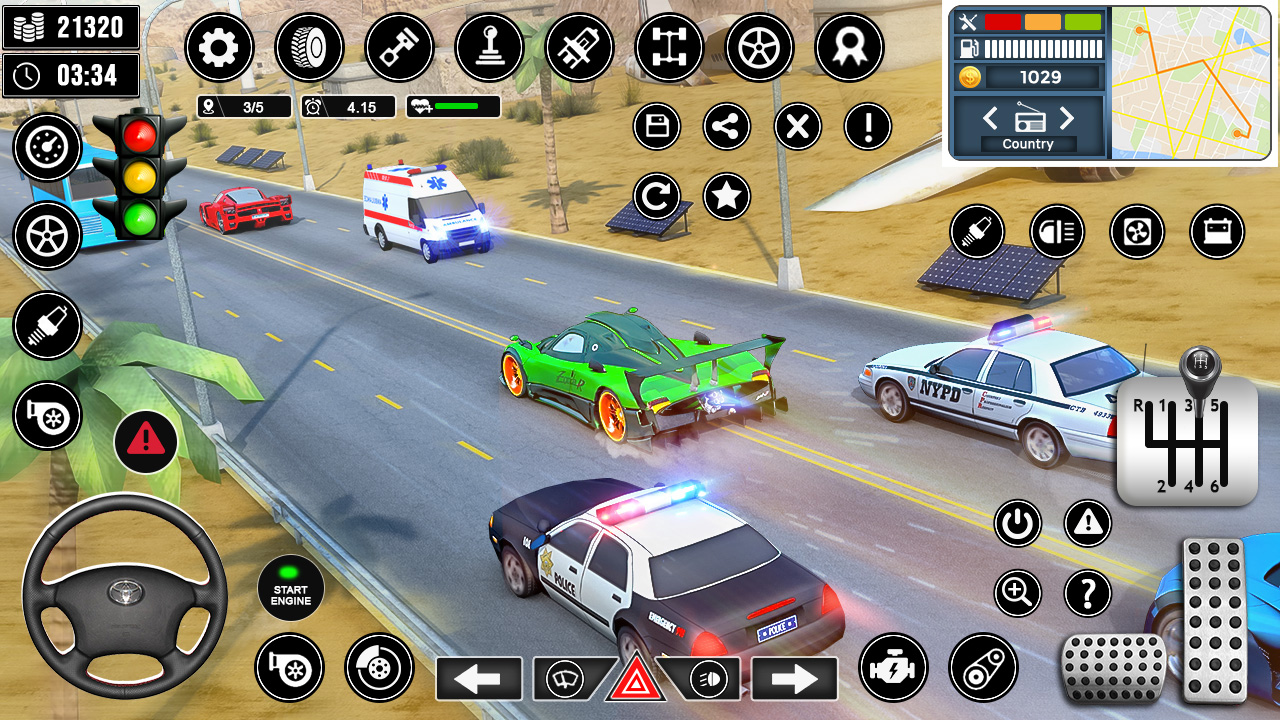Select the next radio station arrow
The width and height of the screenshot is (1280, 720).
[1066, 119]
